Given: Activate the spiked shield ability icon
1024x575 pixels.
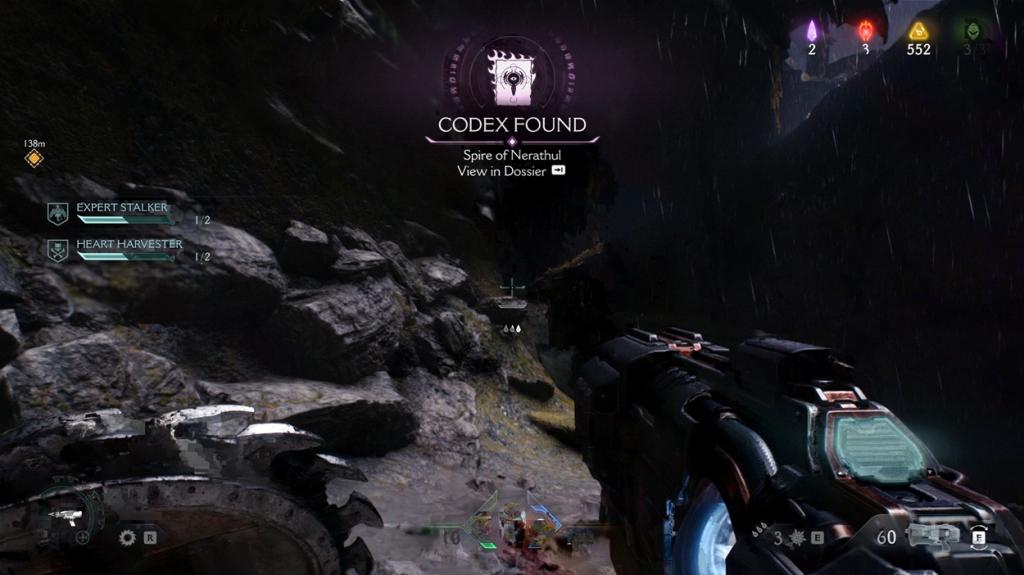Looking at the screenshot, I should pos(798,538).
